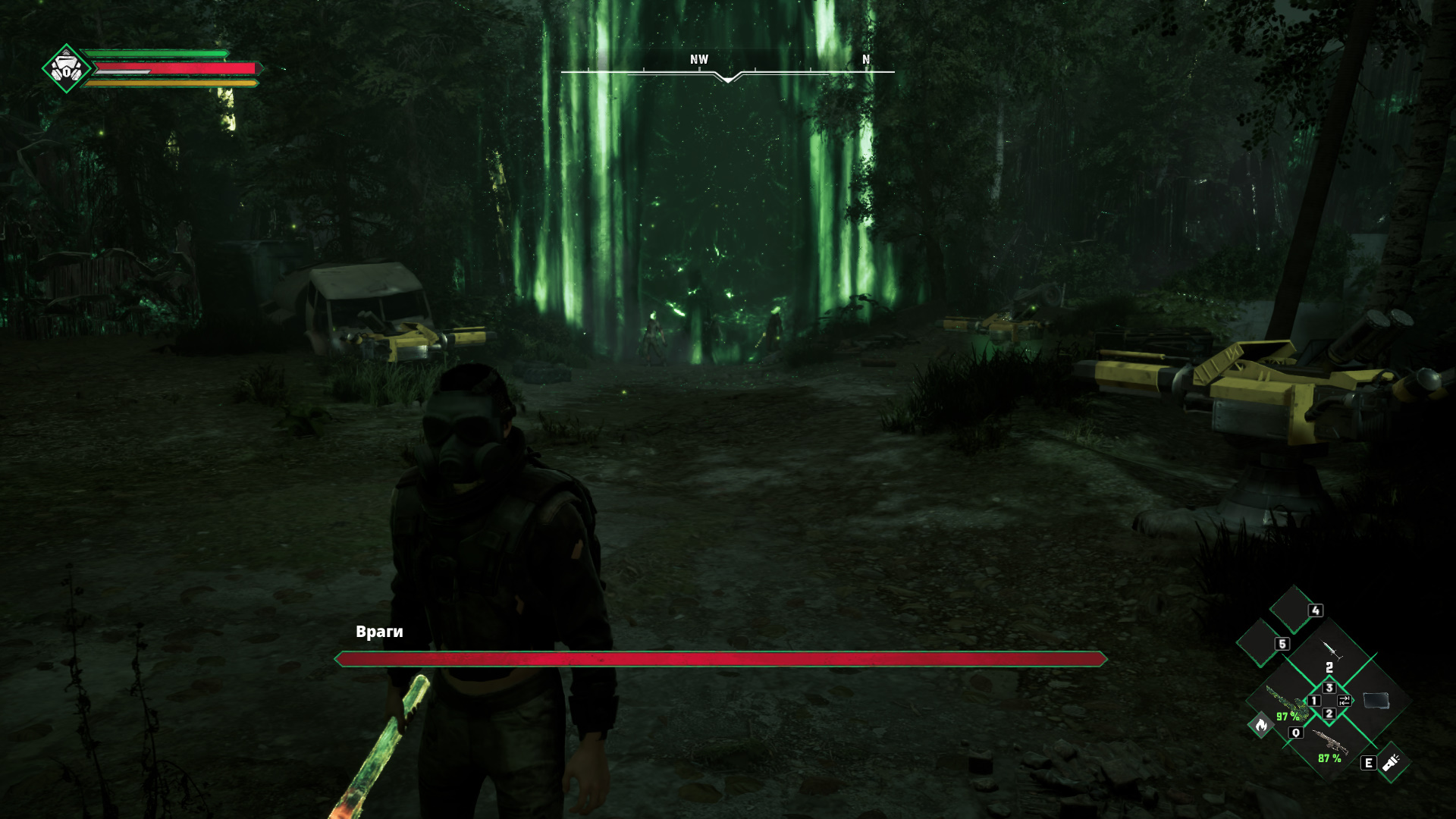1456x819 pixels.
Task: Click the swap arrows in the weapon wheel
Action: (1344, 701)
